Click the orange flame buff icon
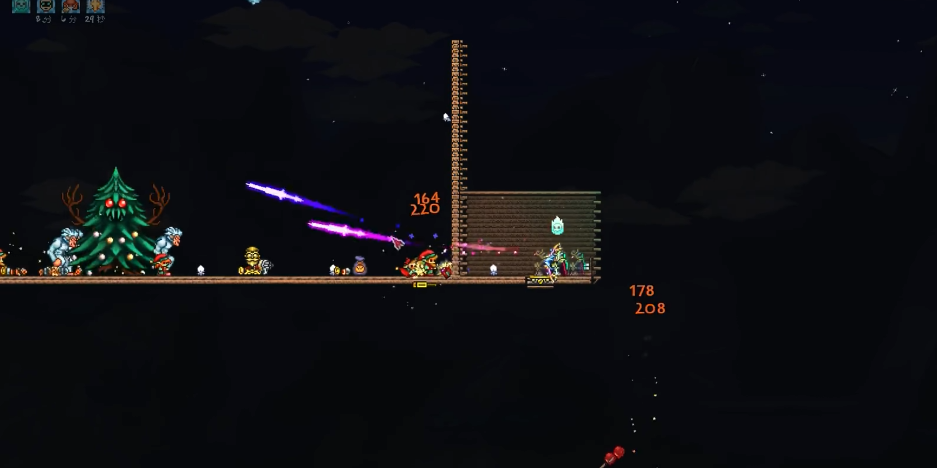This screenshot has width=937, height=468. pyautogui.click(x=95, y=5)
